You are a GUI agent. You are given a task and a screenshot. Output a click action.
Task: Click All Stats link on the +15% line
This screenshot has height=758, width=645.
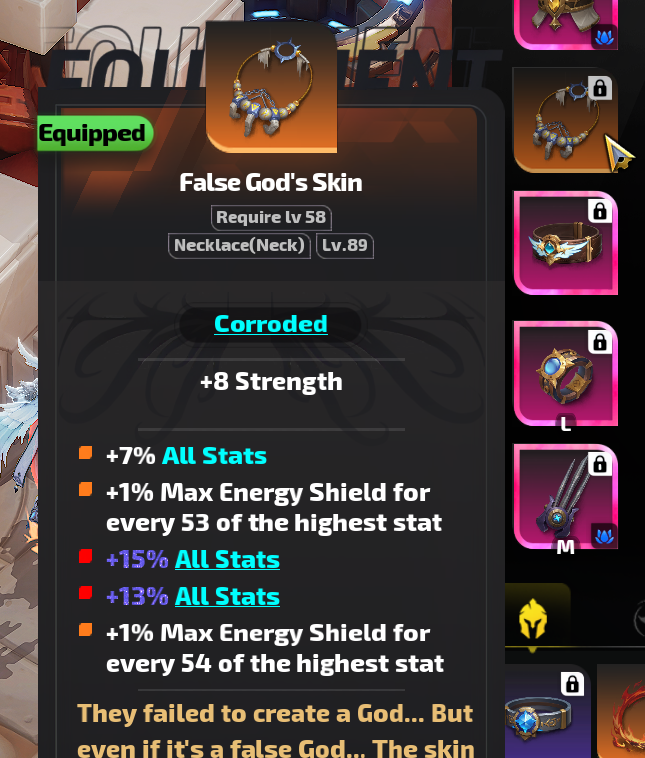click(x=227, y=559)
